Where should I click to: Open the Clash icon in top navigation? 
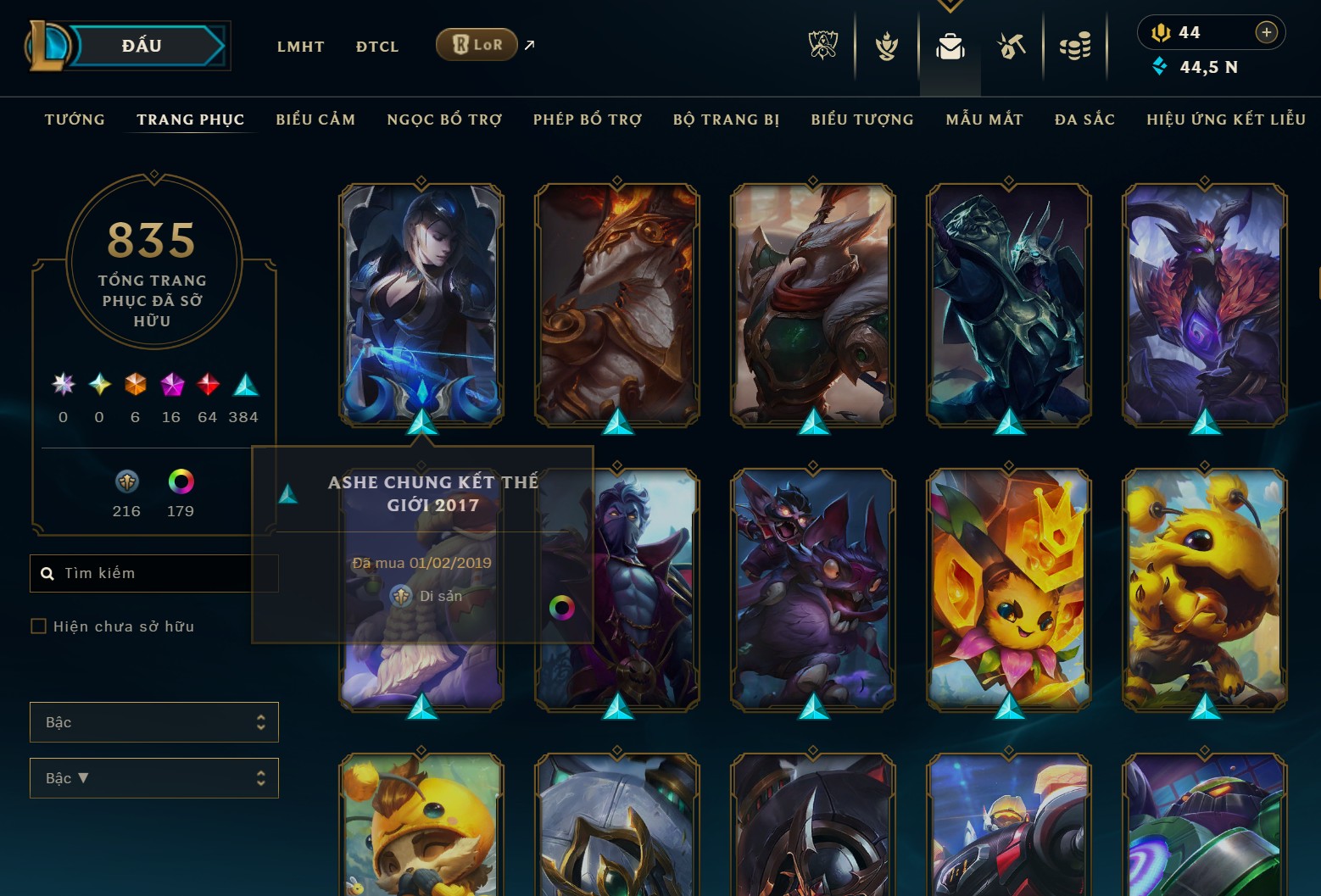click(x=885, y=47)
